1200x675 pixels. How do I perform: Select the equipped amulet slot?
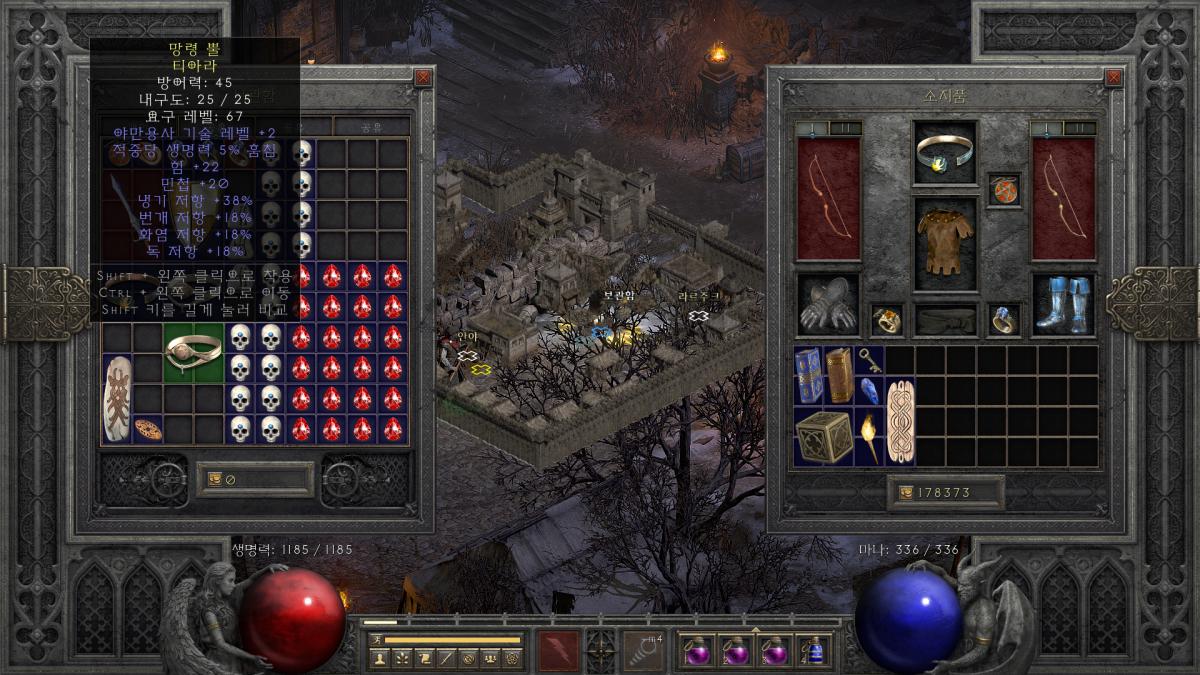tap(1004, 190)
